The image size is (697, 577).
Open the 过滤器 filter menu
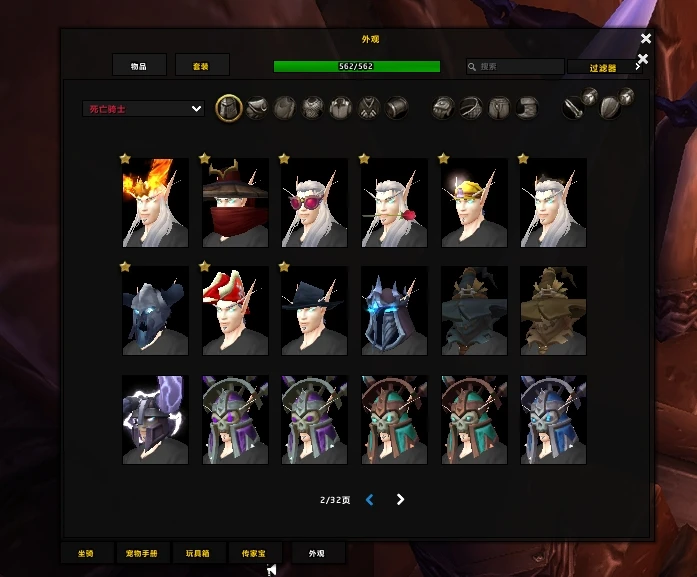[604, 68]
